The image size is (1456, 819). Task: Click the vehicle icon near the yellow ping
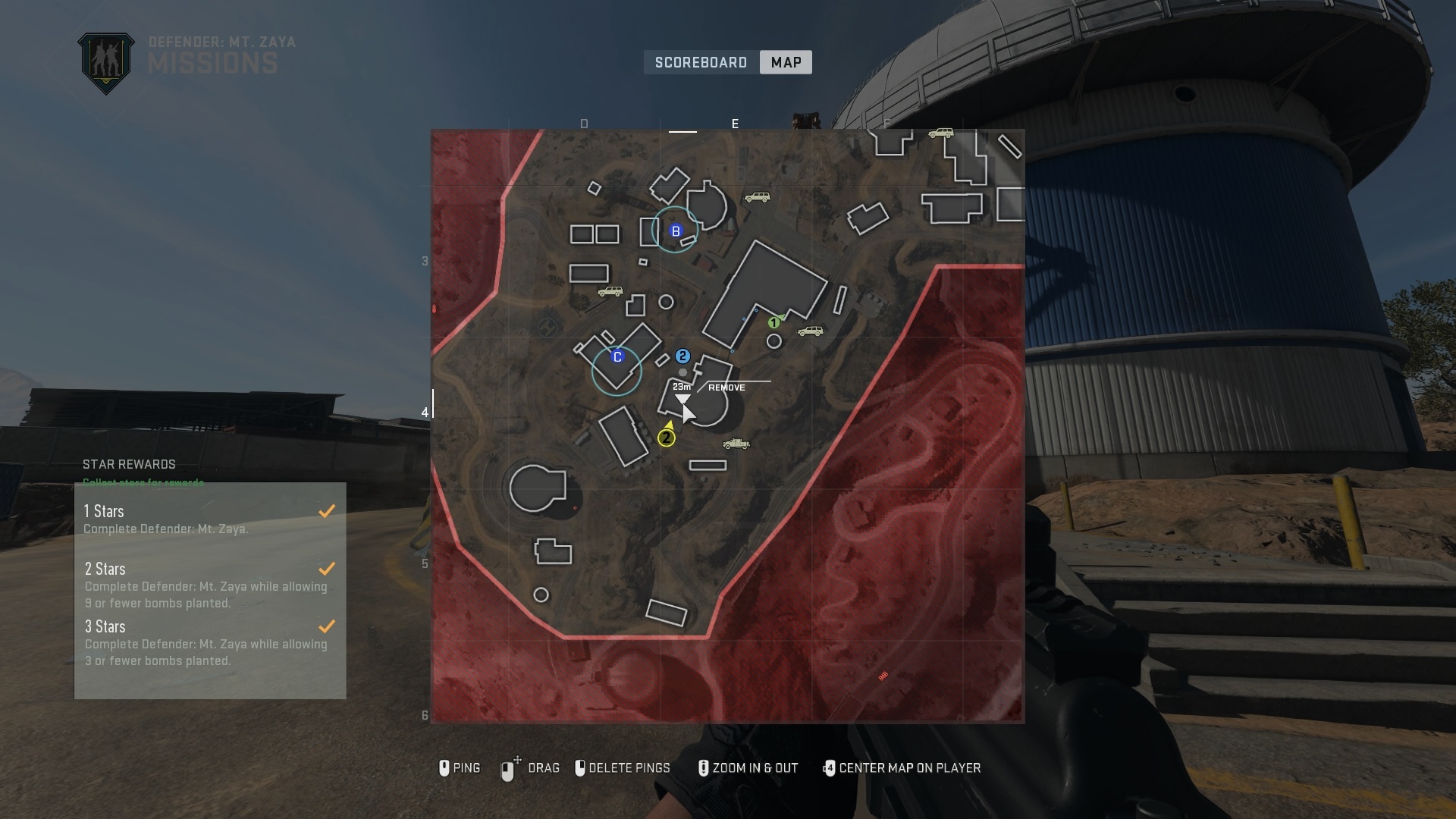click(x=736, y=444)
